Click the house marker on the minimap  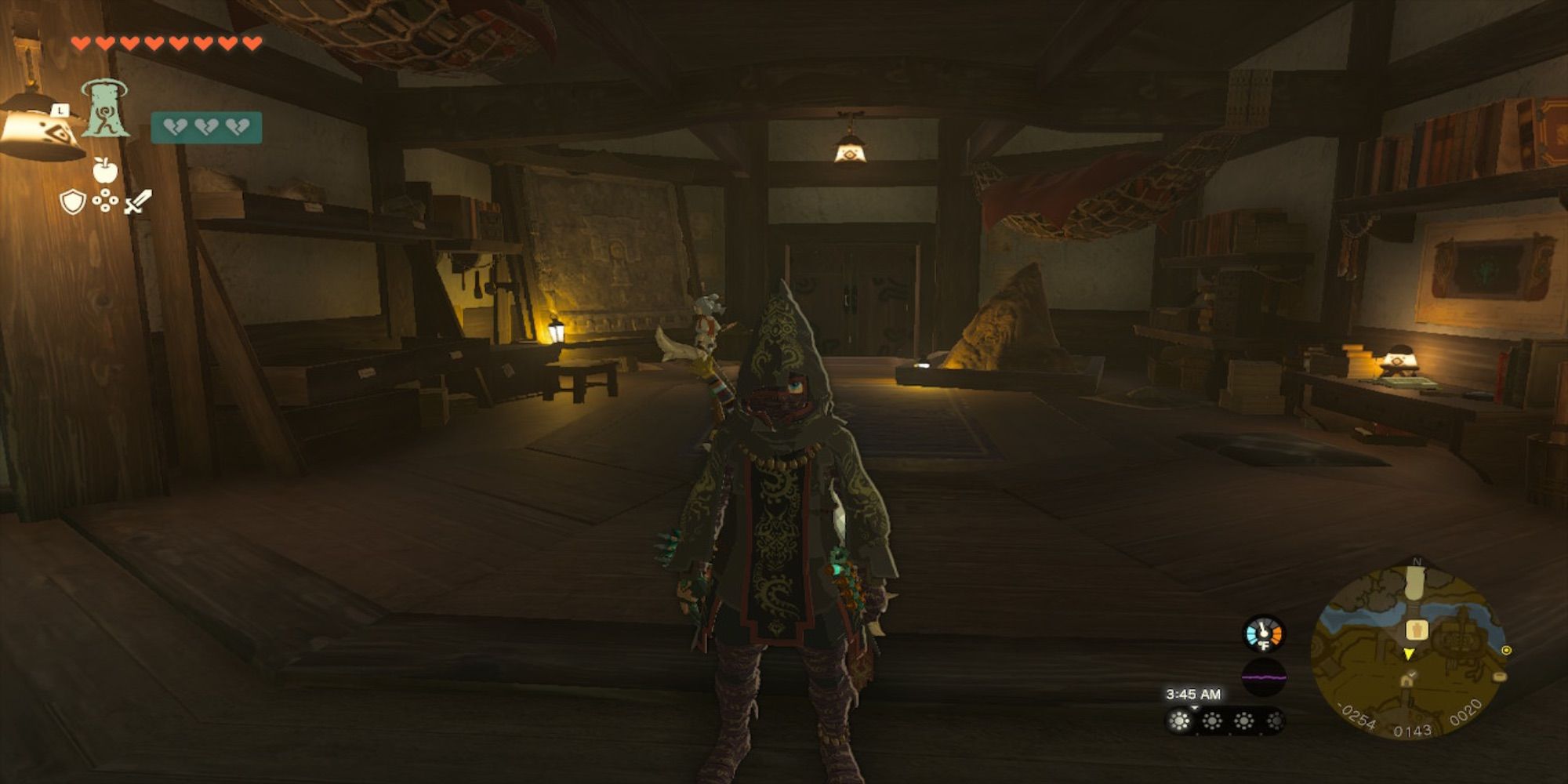[x=1407, y=680]
